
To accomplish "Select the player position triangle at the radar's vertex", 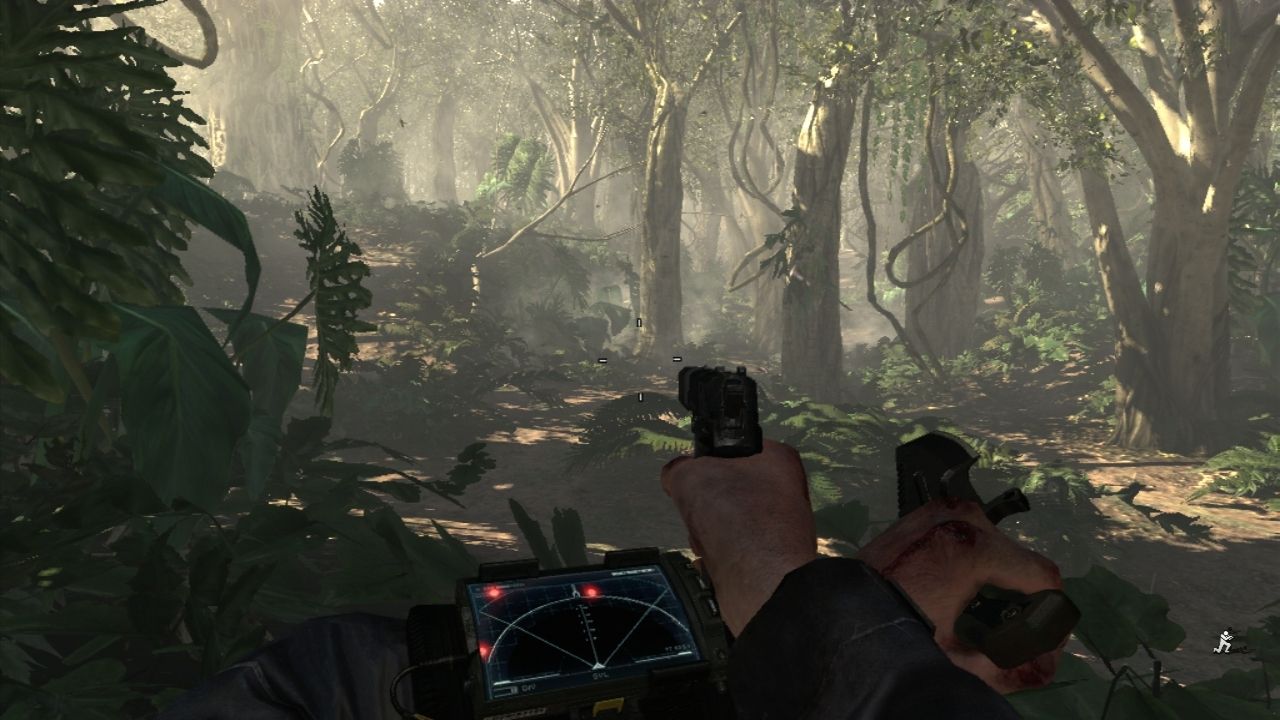I will click(x=598, y=665).
